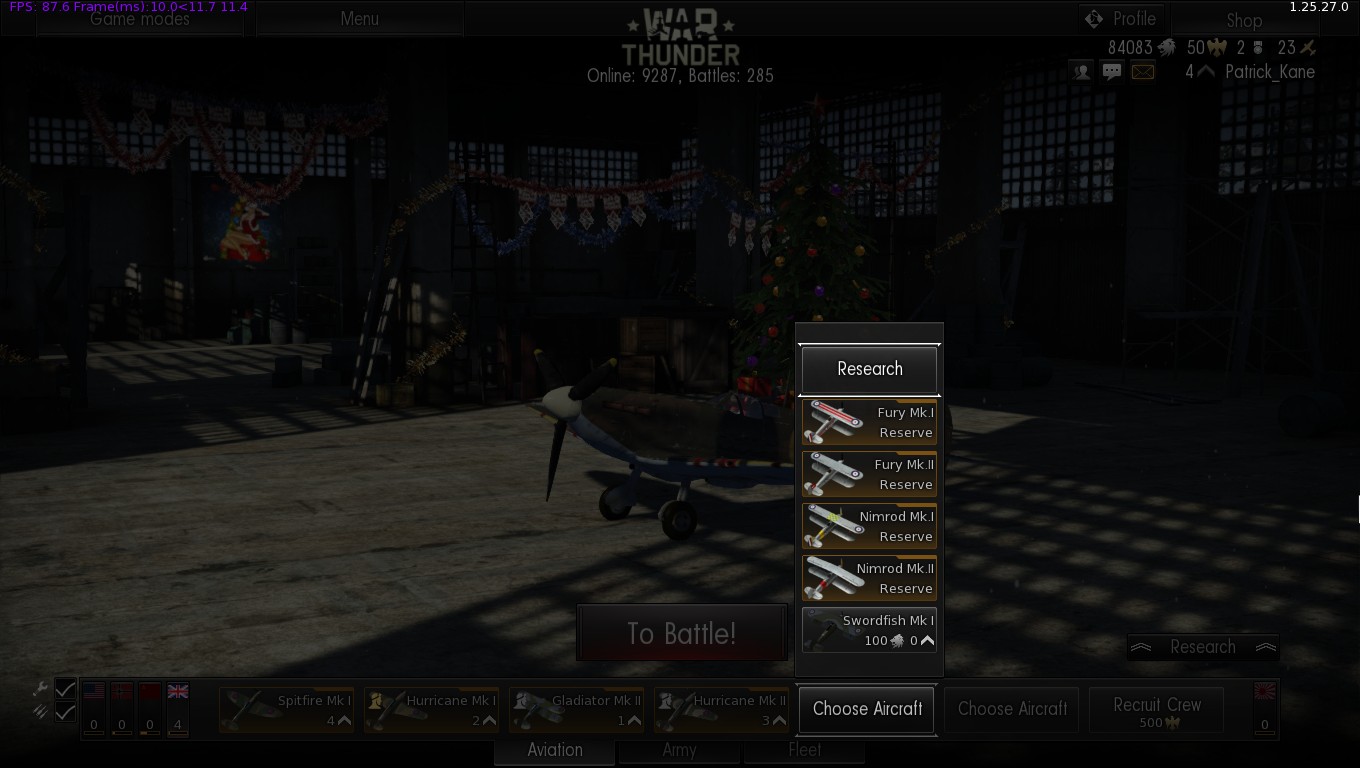Click the Research button above the aircraft list
The width and height of the screenshot is (1360, 768).
click(x=869, y=369)
